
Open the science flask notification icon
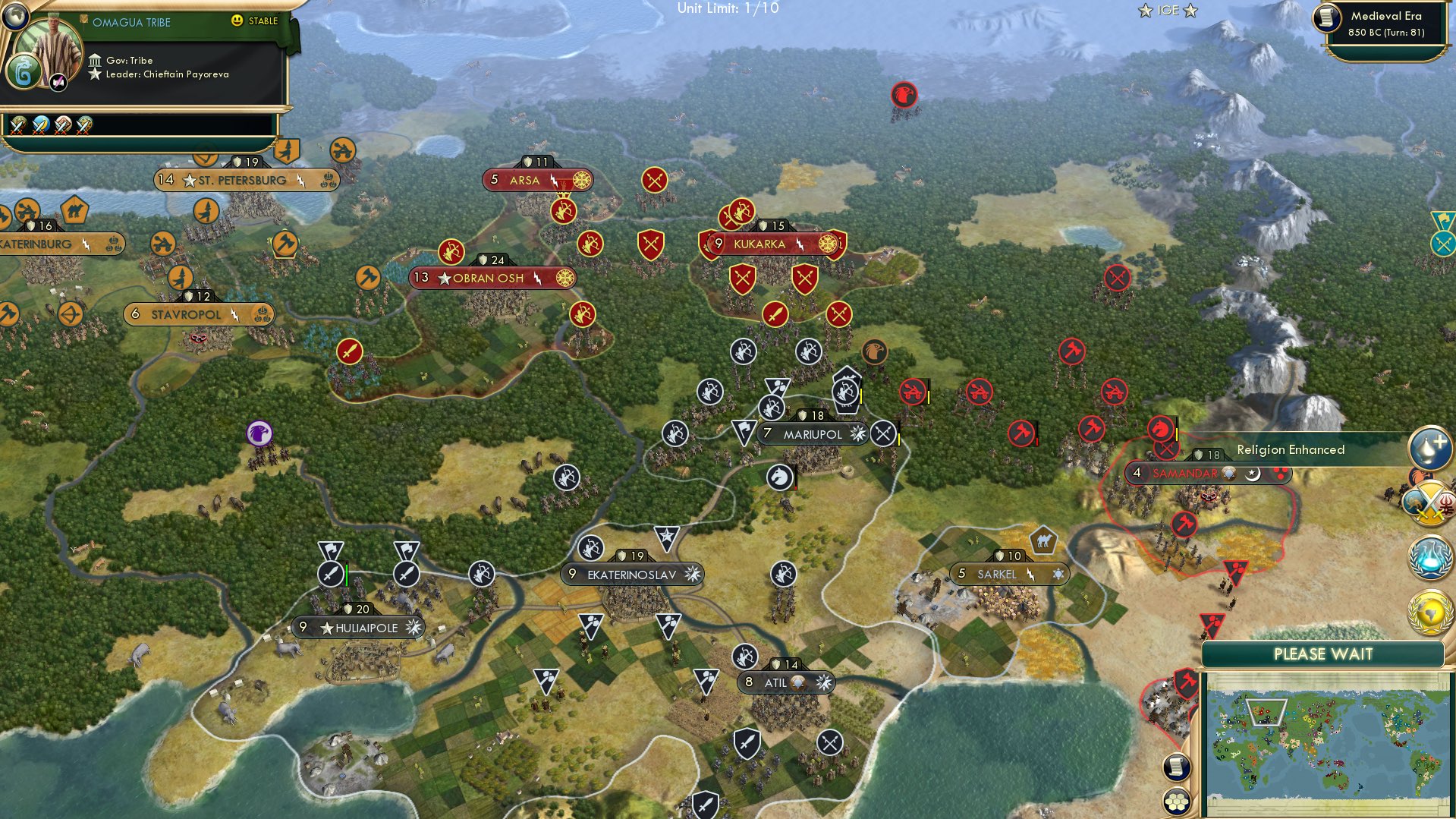[x=1429, y=556]
